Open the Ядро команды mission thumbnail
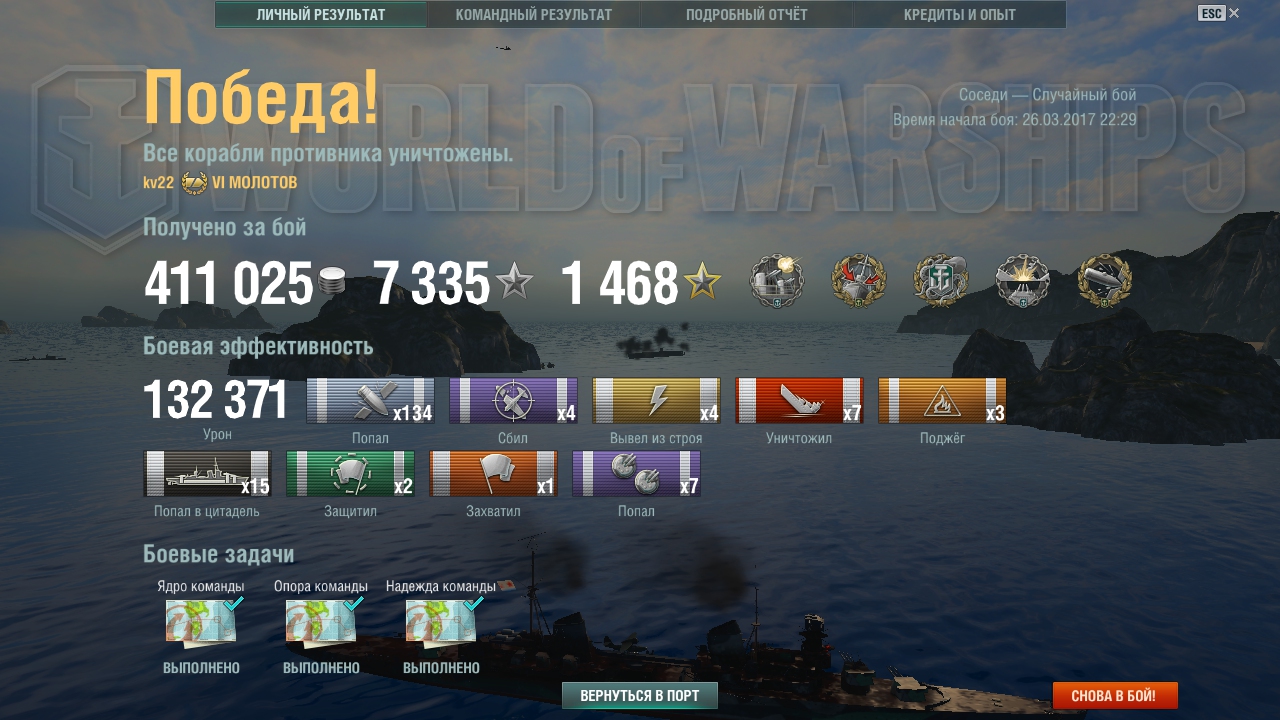1280x720 pixels. point(201,622)
